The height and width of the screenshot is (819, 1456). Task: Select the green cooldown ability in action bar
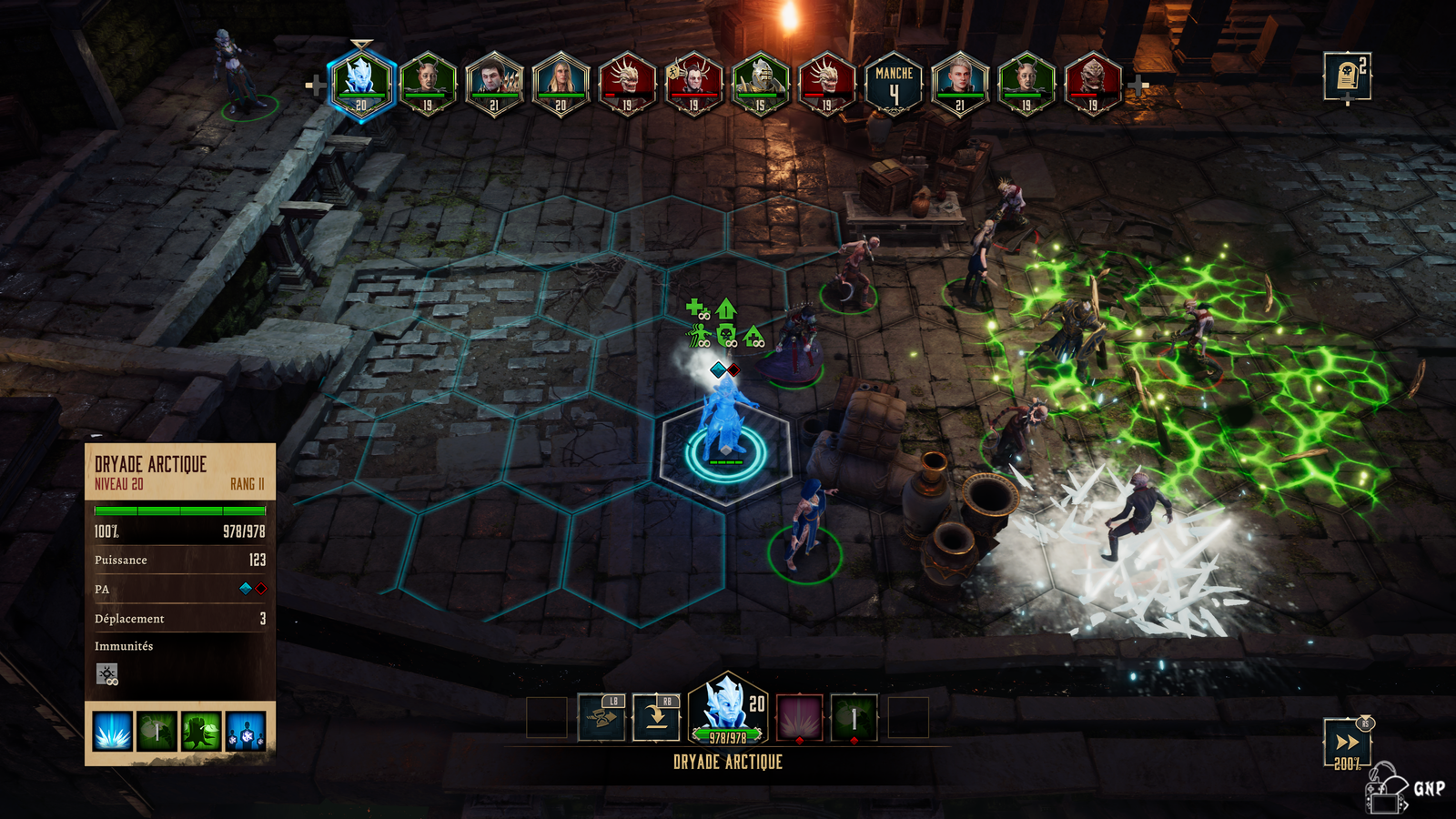[854, 718]
